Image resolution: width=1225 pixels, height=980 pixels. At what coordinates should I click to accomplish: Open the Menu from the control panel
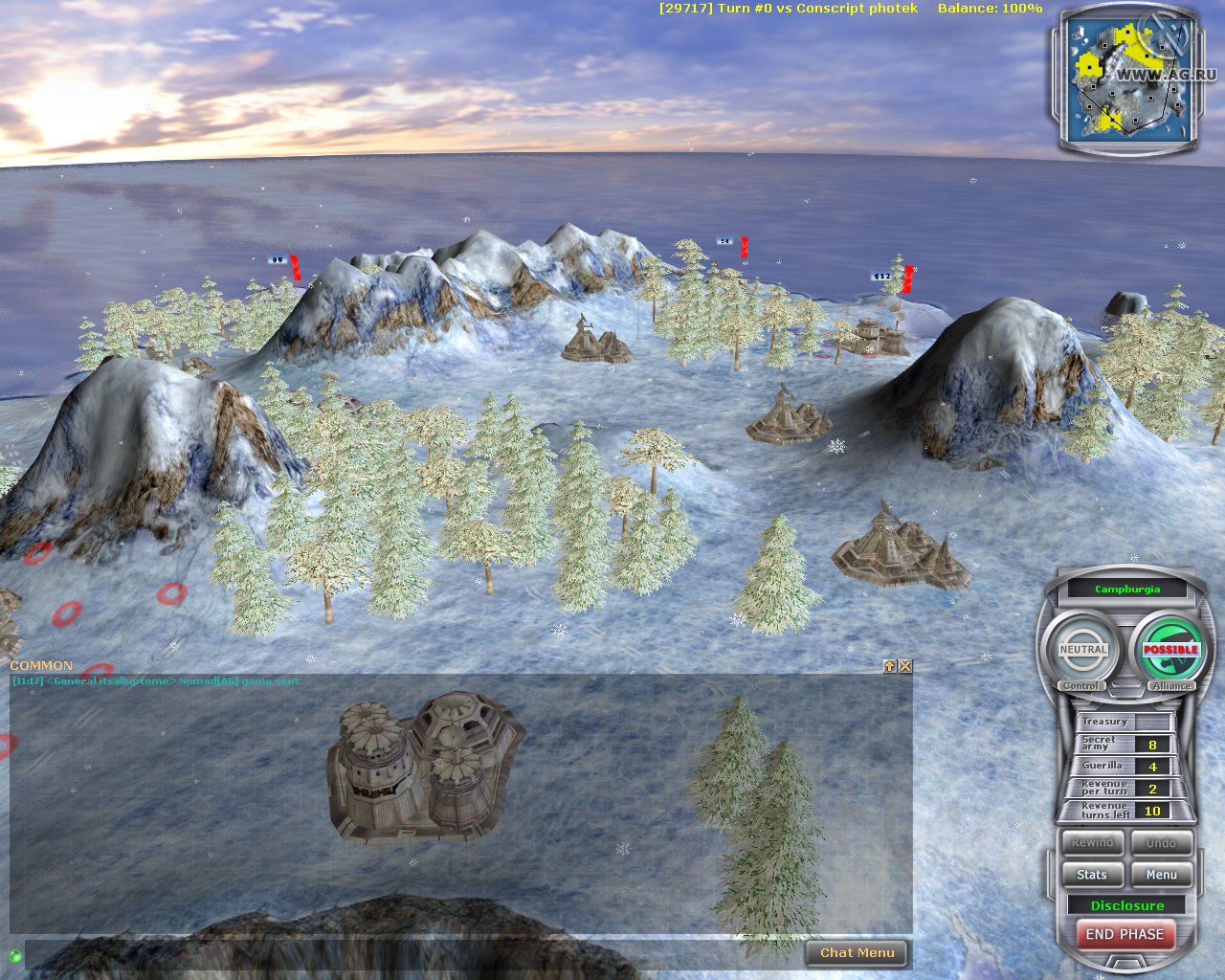(x=1161, y=874)
